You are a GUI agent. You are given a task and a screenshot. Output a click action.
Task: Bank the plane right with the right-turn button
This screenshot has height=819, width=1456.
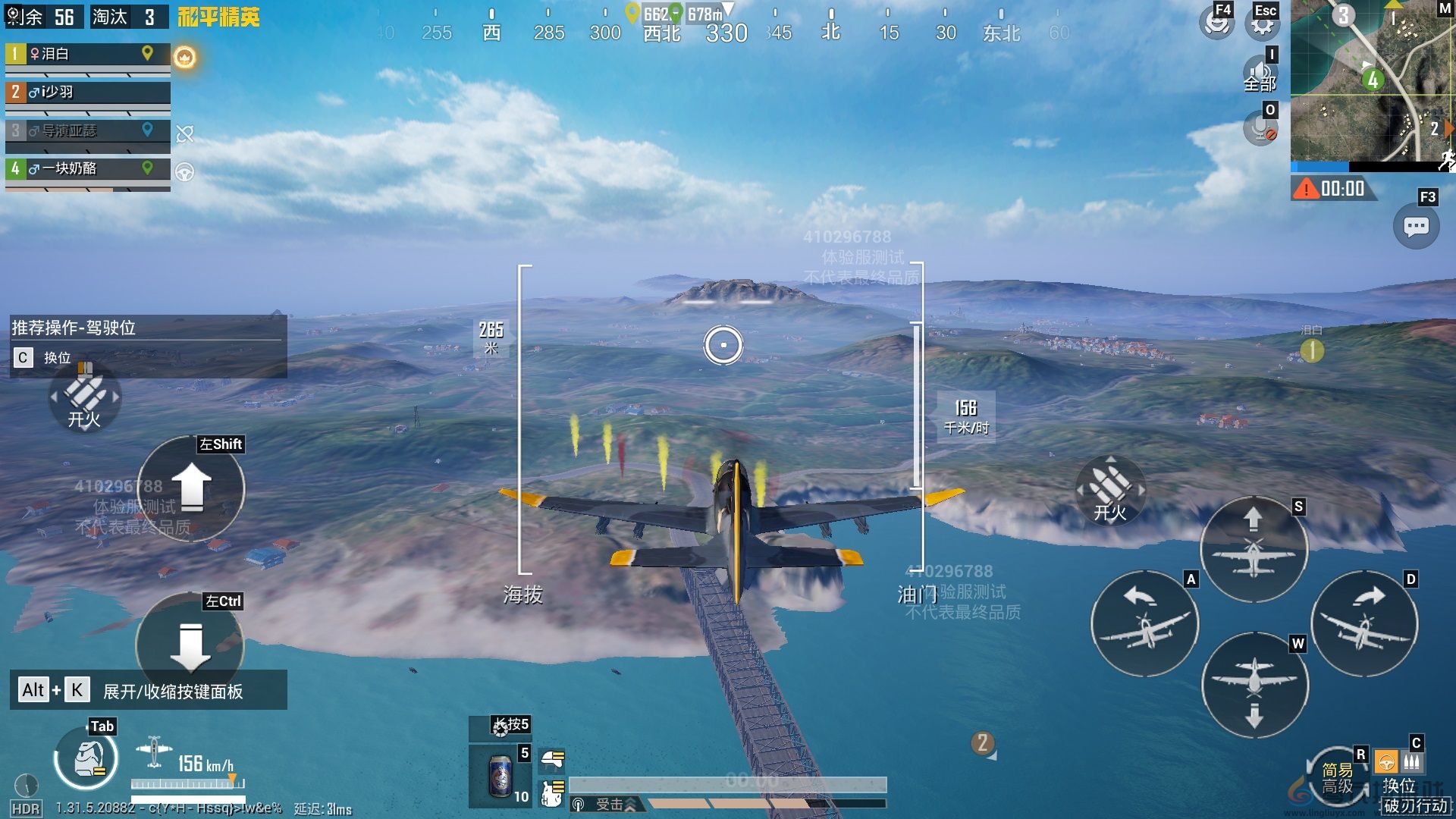[x=1364, y=623]
